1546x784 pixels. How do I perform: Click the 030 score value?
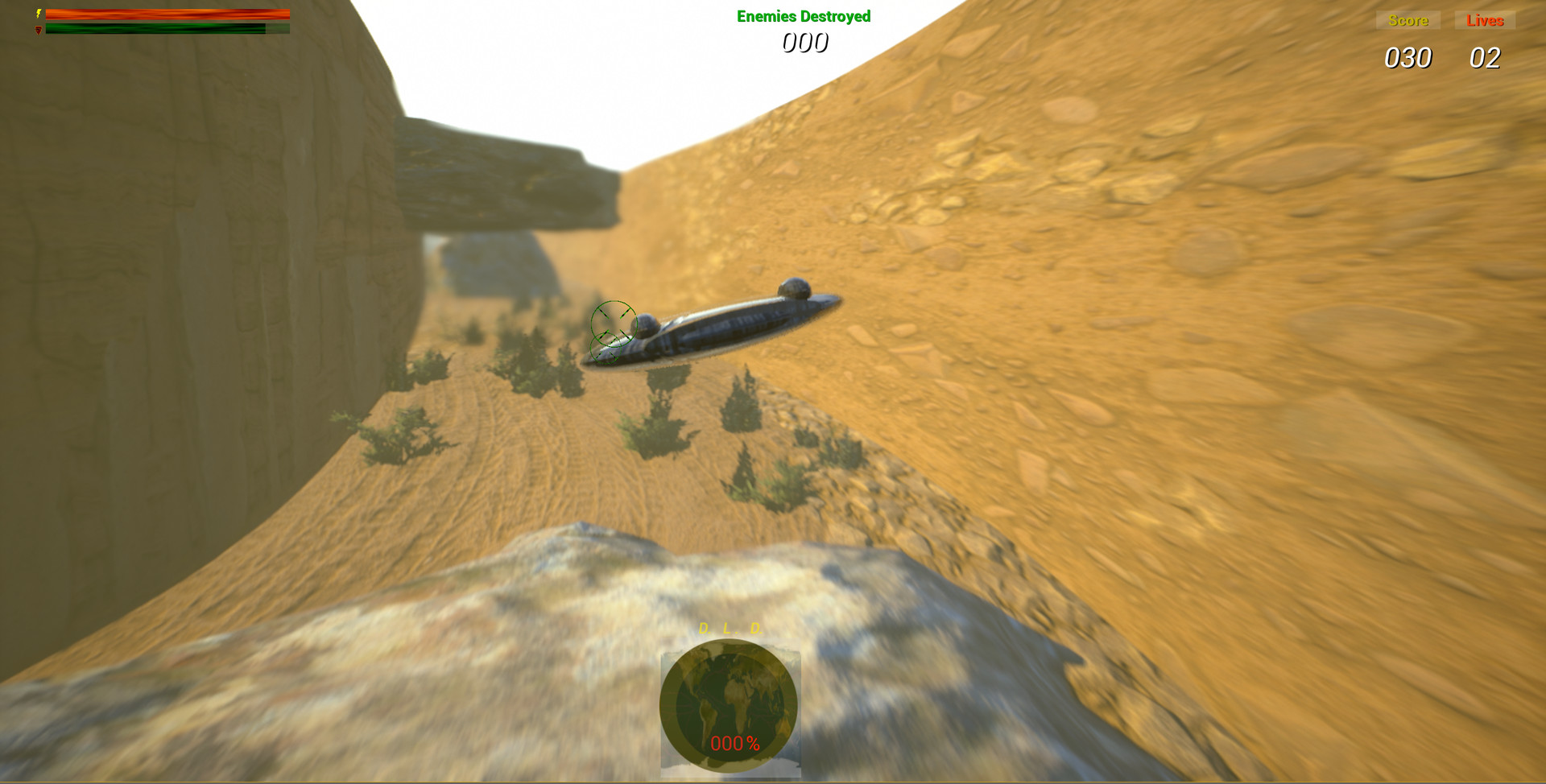tap(1408, 58)
